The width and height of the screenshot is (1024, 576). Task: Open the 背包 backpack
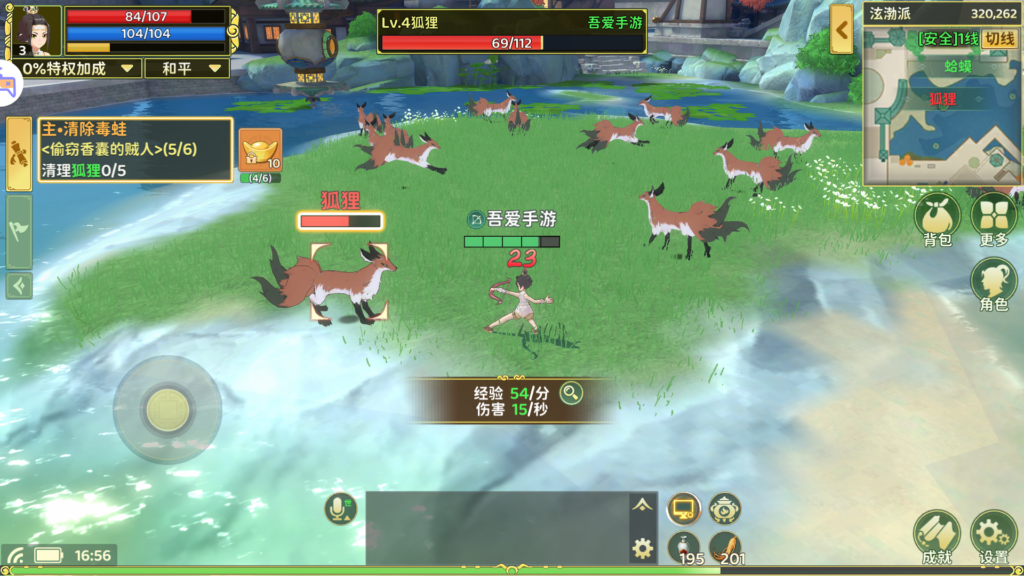pos(938,216)
